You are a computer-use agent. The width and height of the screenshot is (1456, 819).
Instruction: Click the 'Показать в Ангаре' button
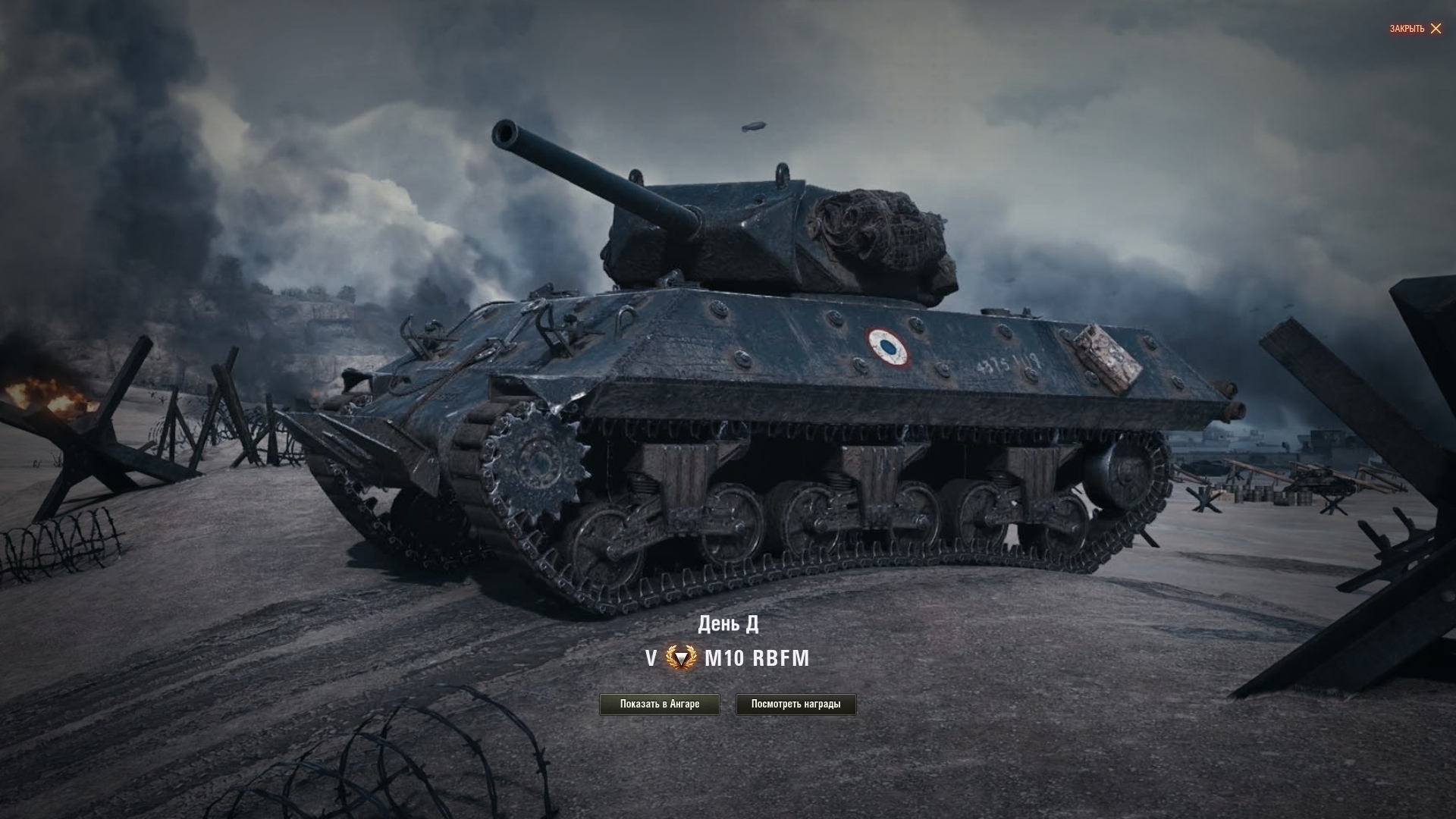point(659,704)
